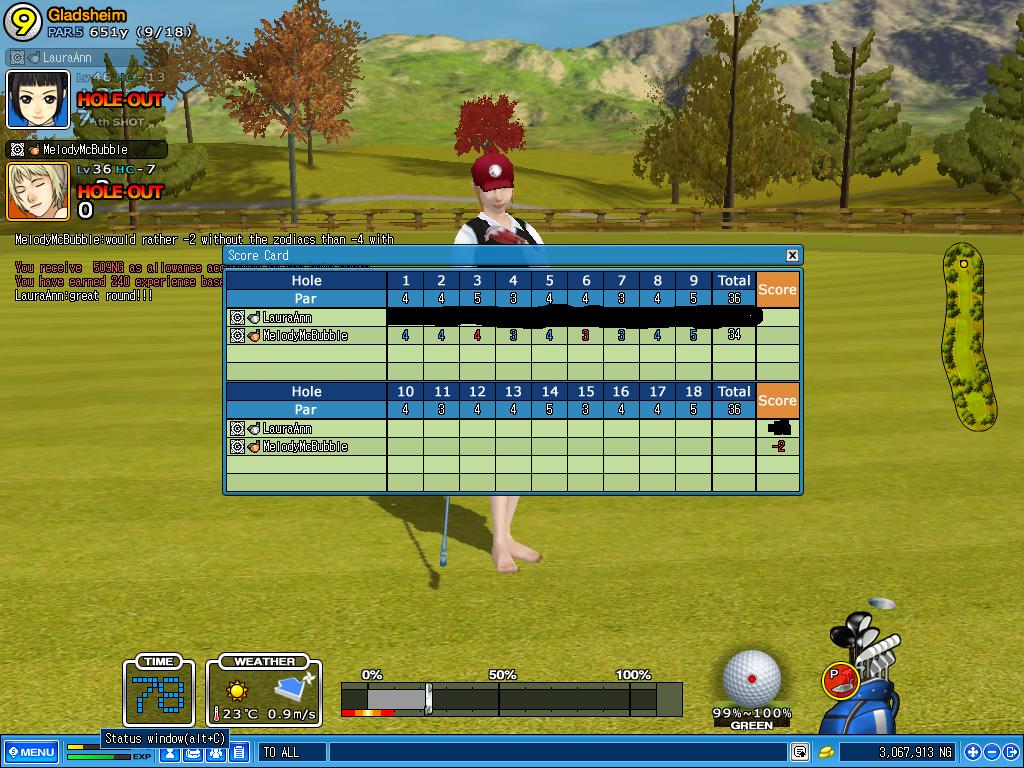The height and width of the screenshot is (768, 1024).
Task: Select MelodyMcBubble's player portrait
Action: tap(39, 191)
